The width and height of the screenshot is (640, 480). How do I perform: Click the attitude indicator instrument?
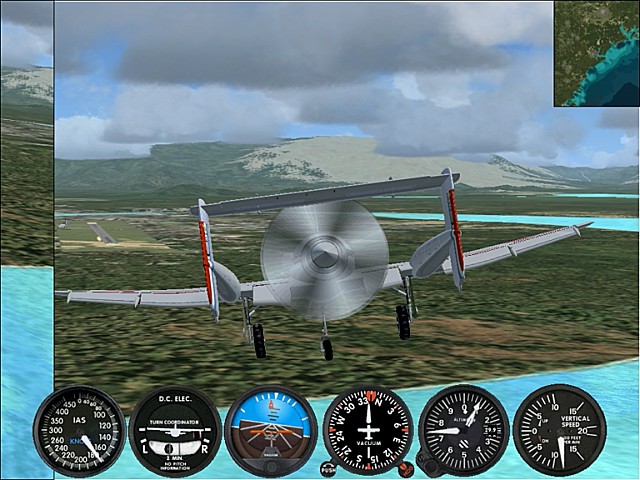point(270,431)
